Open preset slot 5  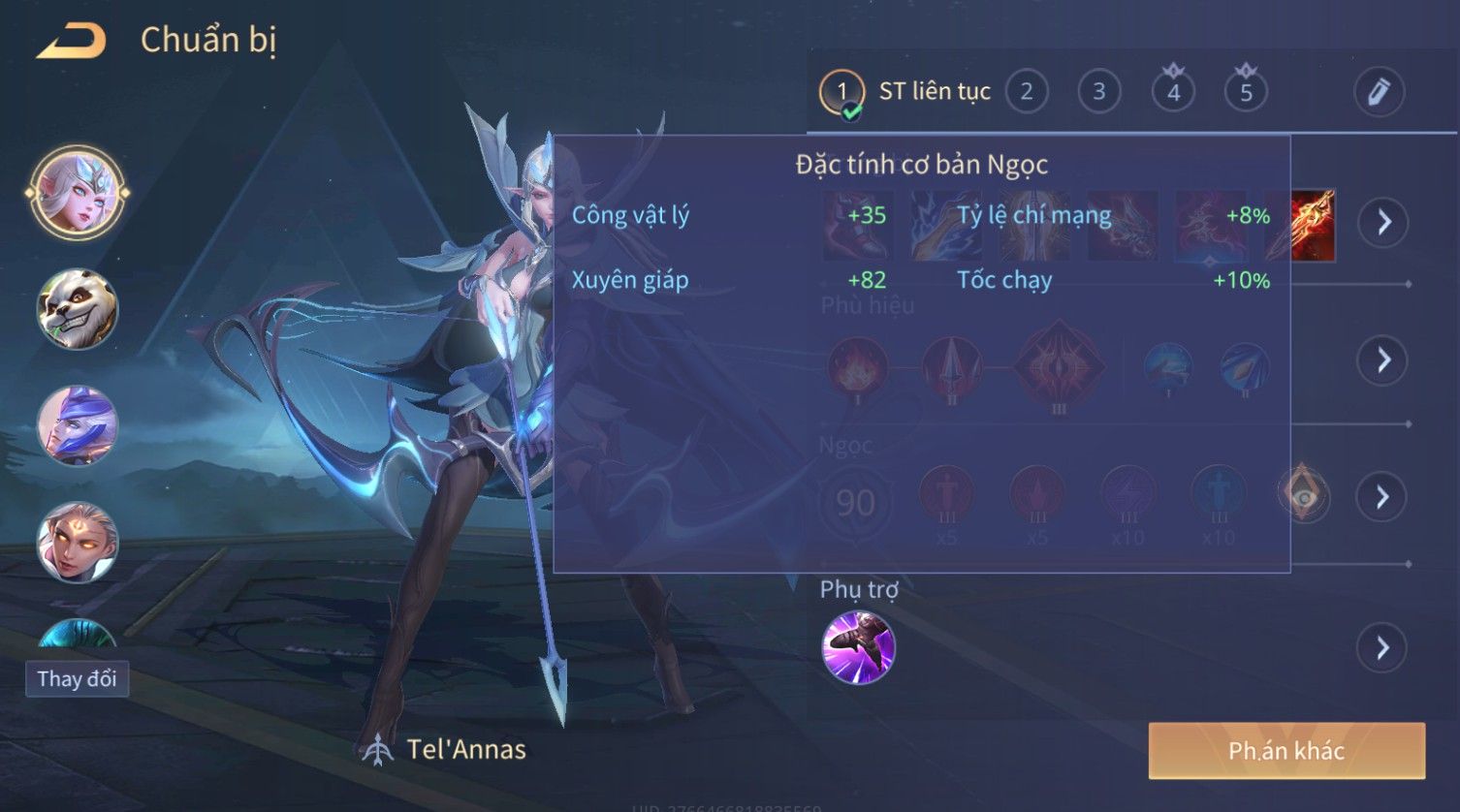pyautogui.click(x=1246, y=92)
